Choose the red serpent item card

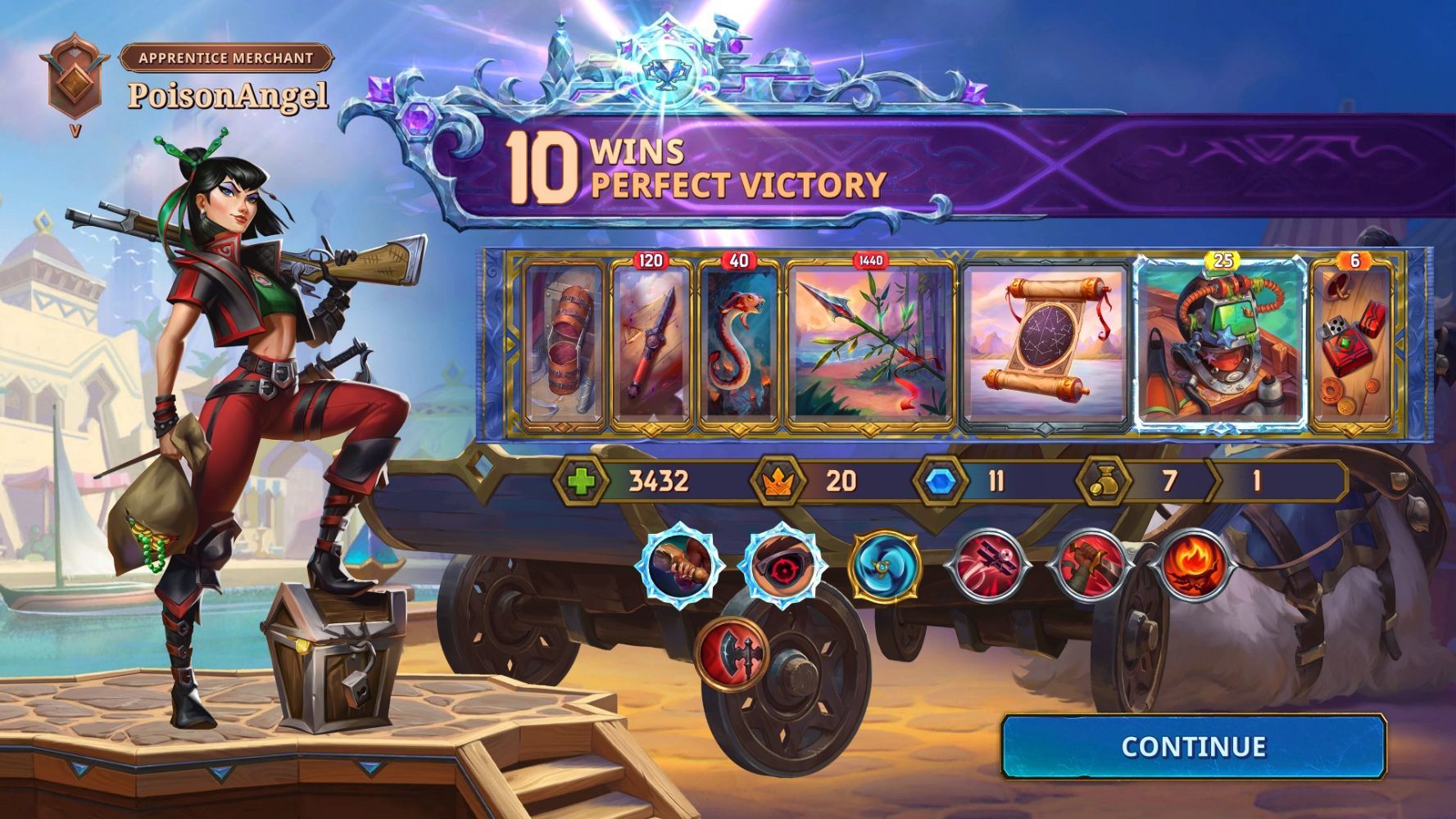tap(738, 344)
